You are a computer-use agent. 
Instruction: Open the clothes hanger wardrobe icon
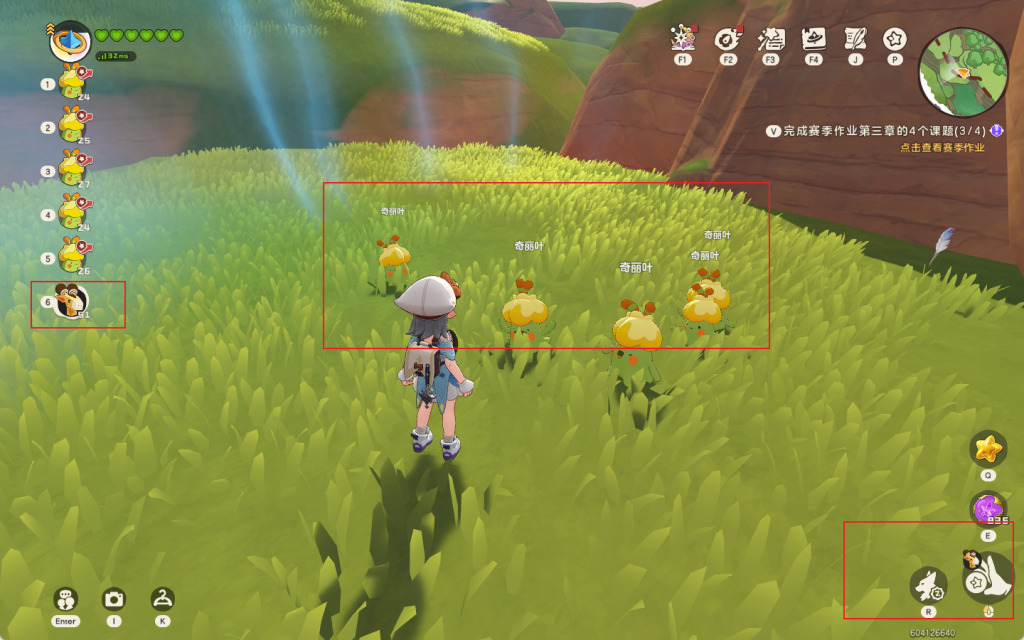(x=162, y=598)
